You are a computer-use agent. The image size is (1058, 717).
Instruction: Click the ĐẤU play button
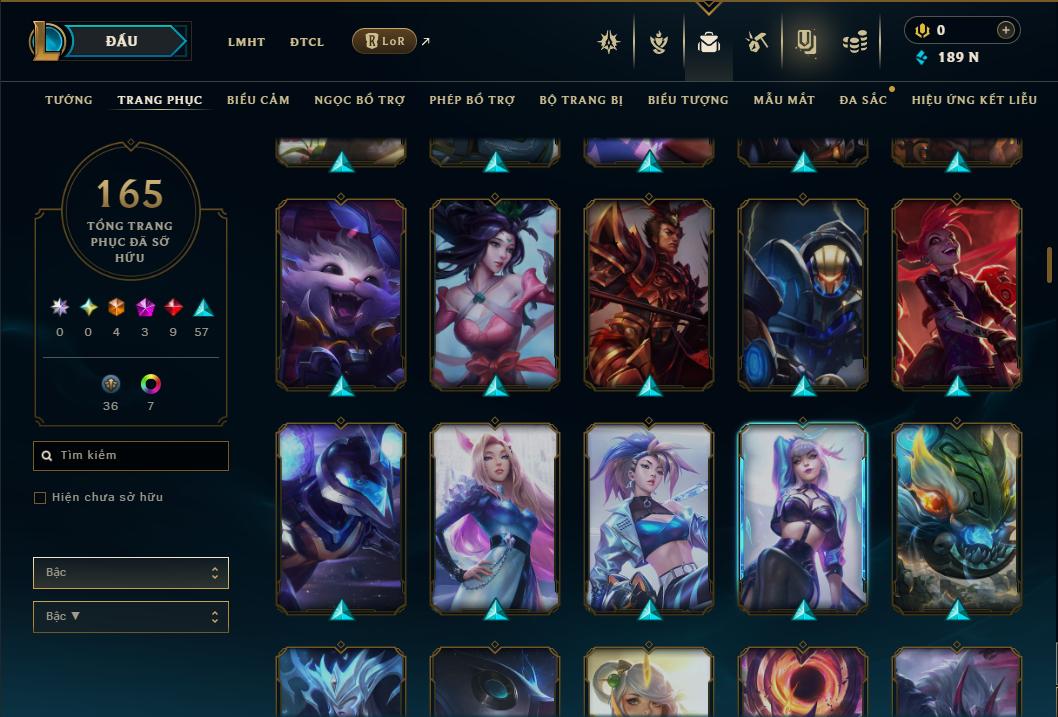pyautogui.click(x=121, y=41)
